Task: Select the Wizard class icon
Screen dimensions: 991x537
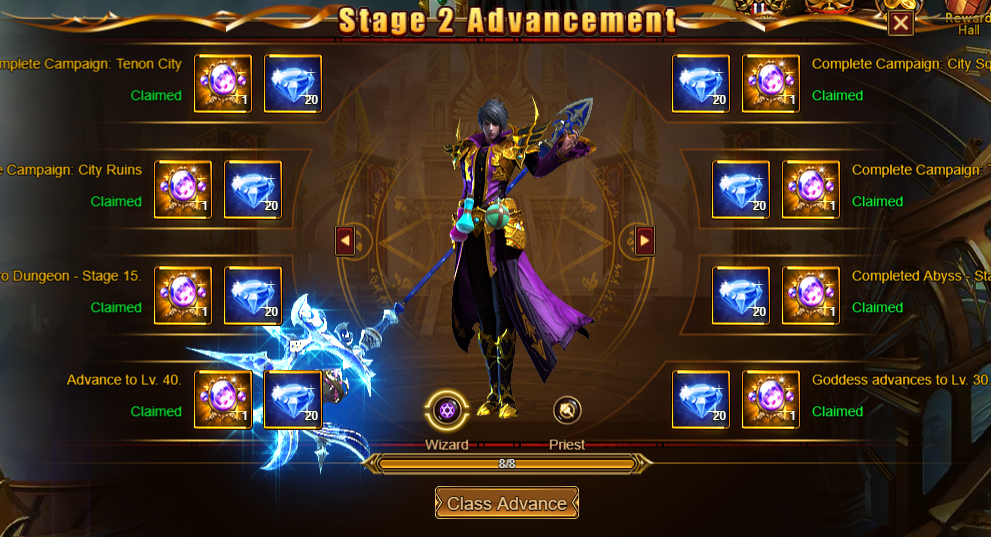Action: coord(446,409)
